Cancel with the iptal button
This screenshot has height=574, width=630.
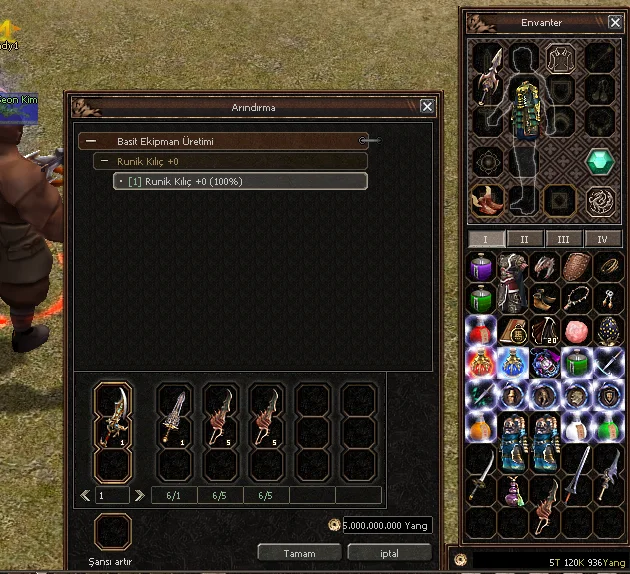(x=389, y=553)
